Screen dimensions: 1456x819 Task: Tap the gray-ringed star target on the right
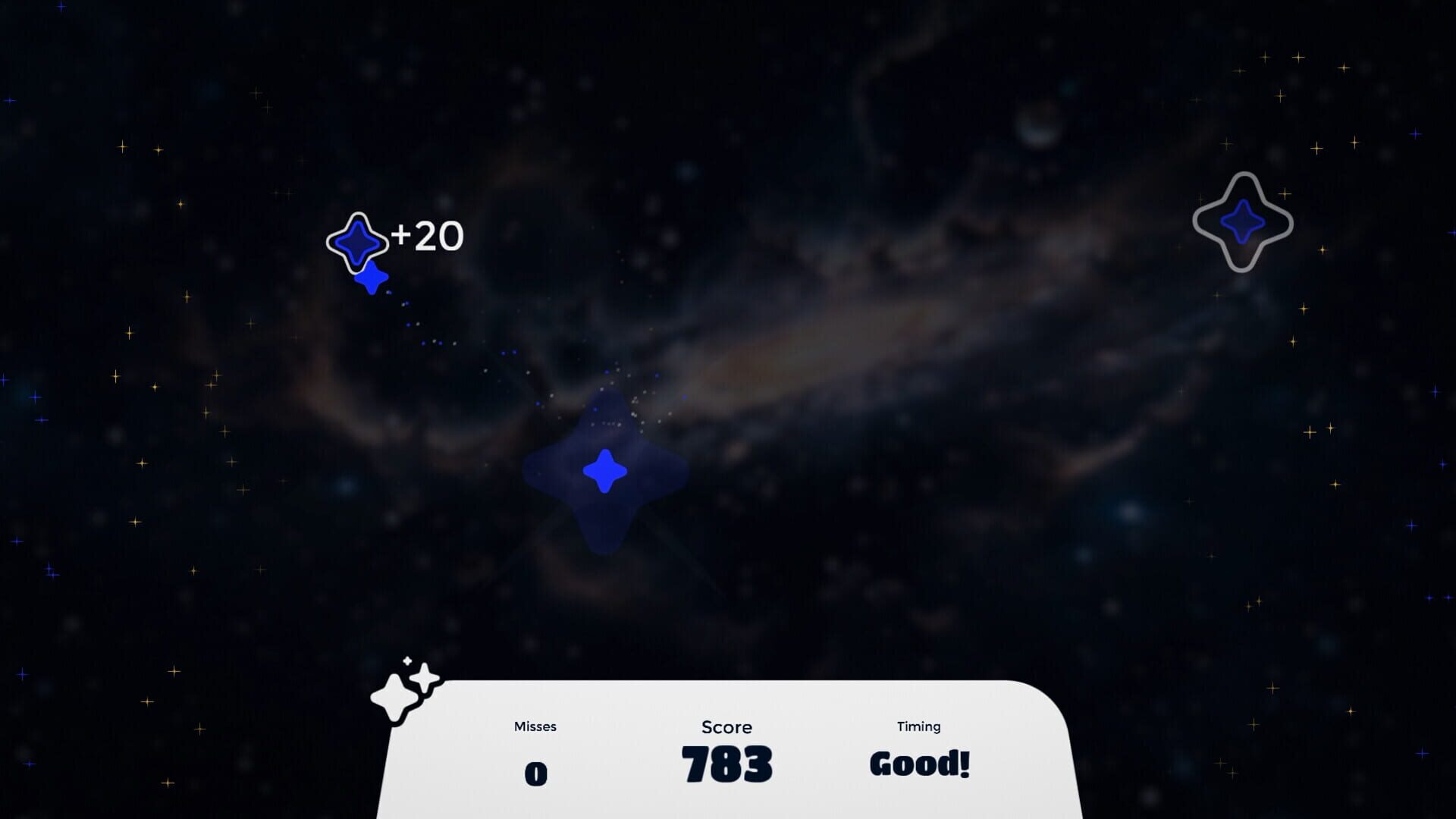(x=1242, y=221)
